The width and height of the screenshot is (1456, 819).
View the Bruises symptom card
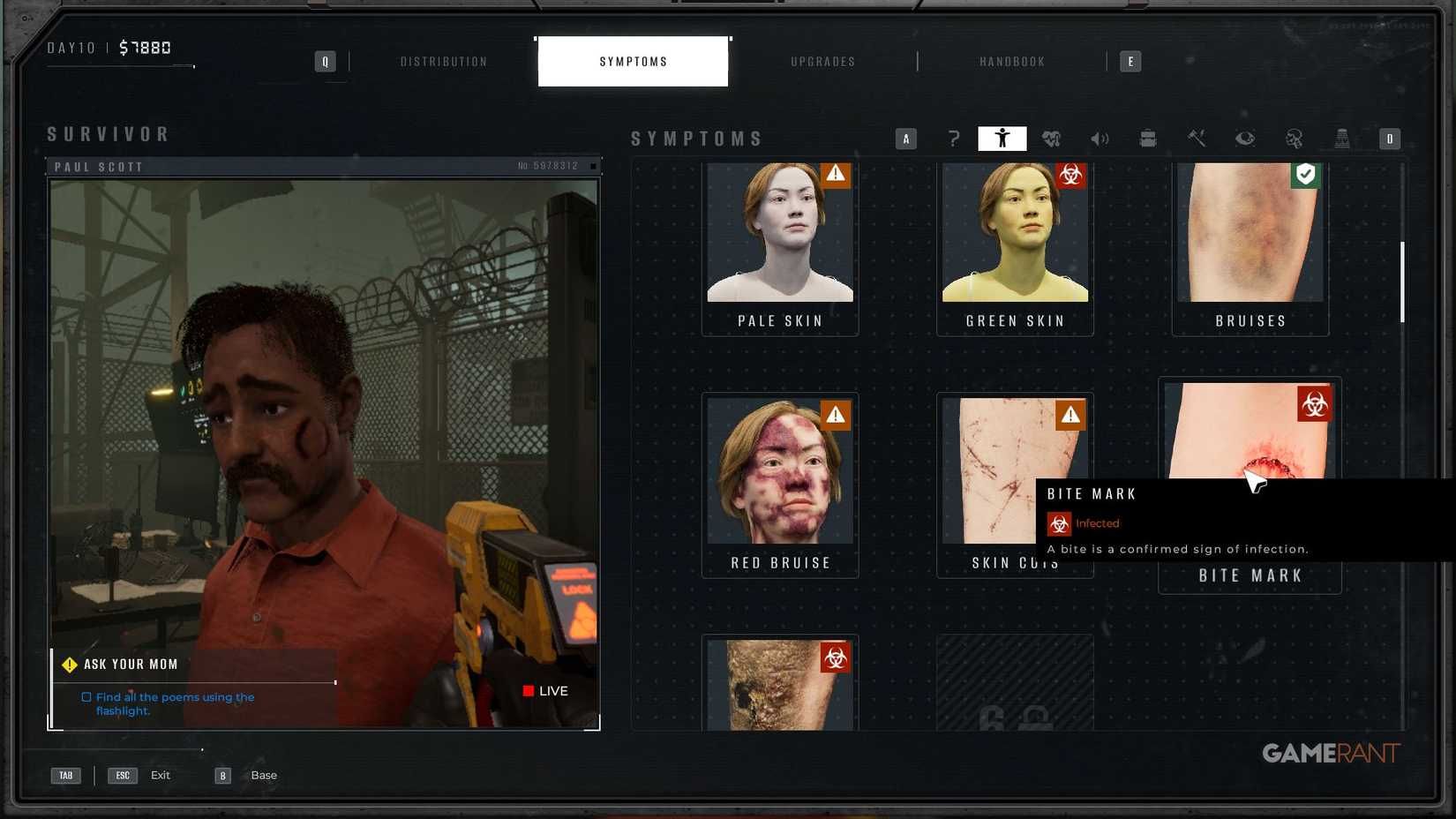point(1250,247)
